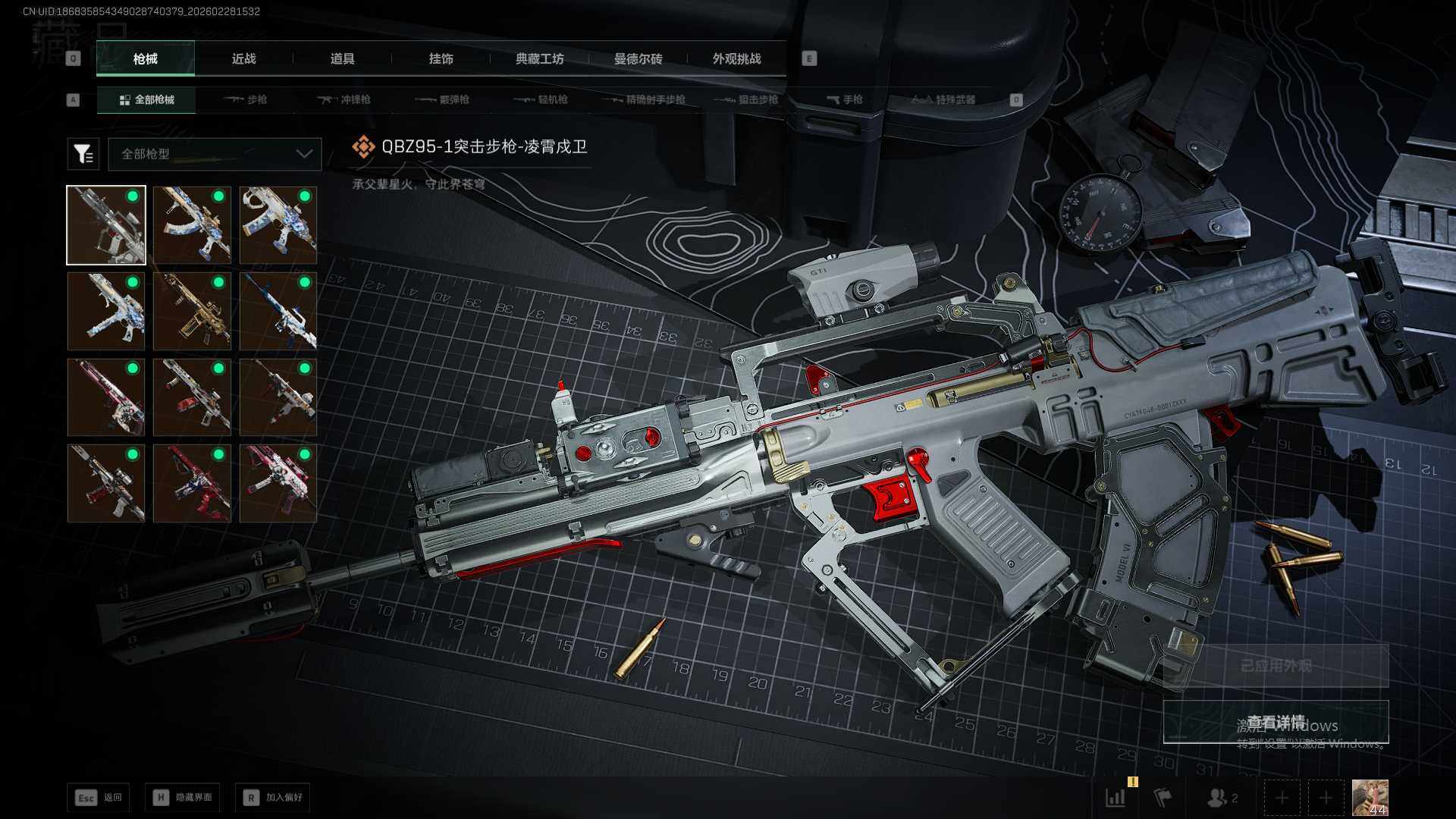Go to the 典藏工坊 tab

pos(539,58)
